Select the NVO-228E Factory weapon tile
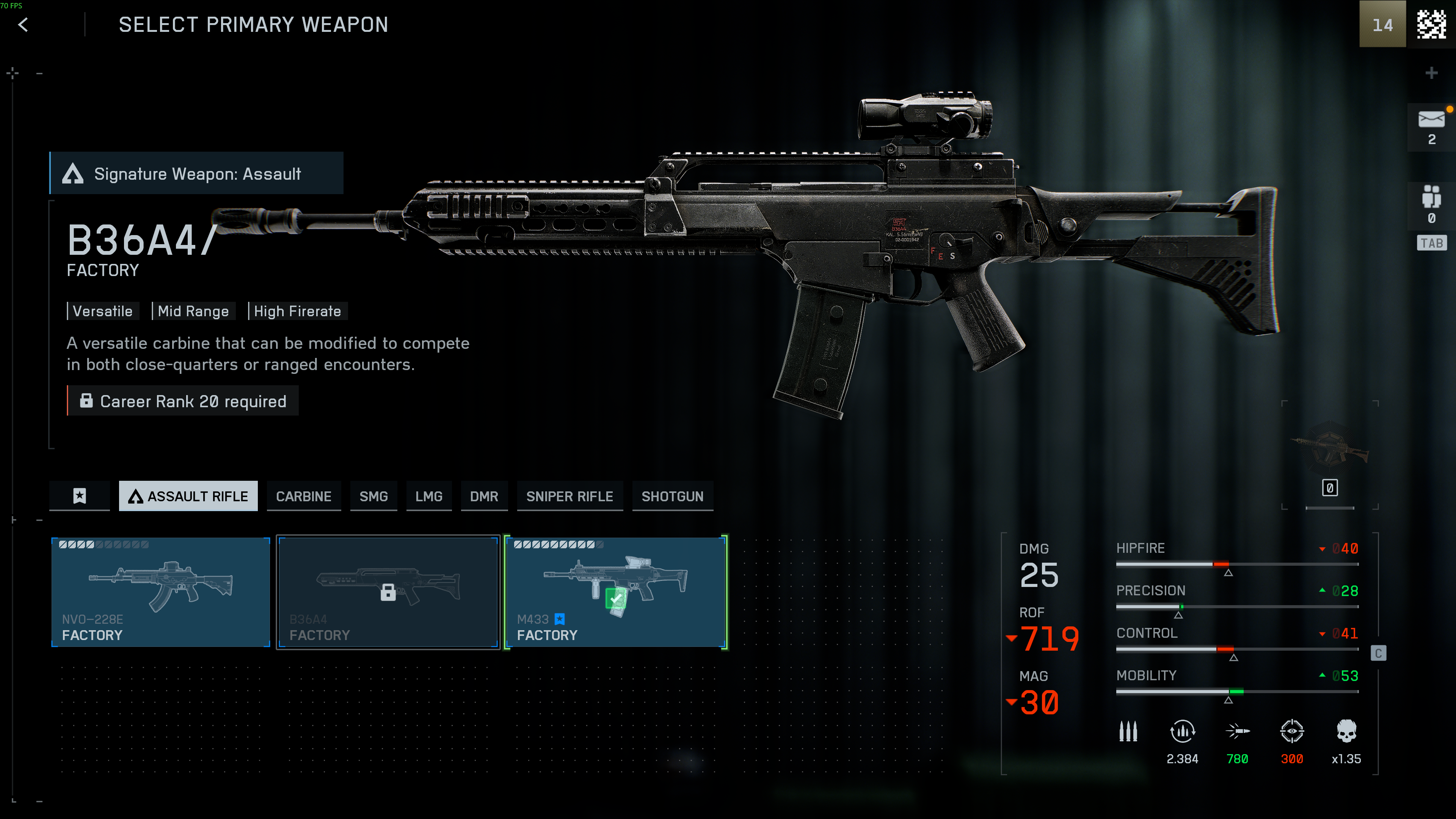 click(160, 591)
